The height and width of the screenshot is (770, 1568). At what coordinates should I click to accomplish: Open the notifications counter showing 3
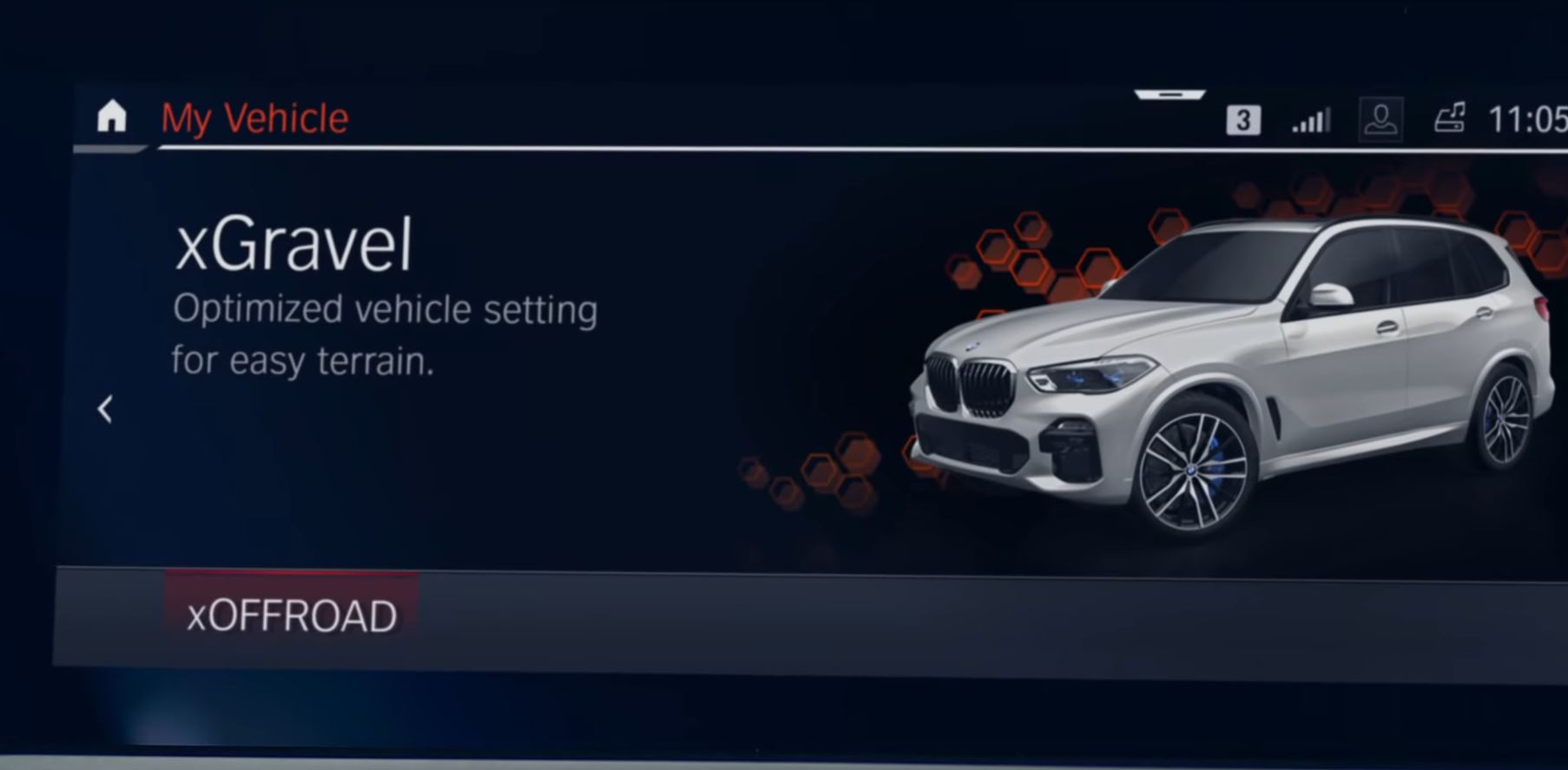tap(1242, 120)
